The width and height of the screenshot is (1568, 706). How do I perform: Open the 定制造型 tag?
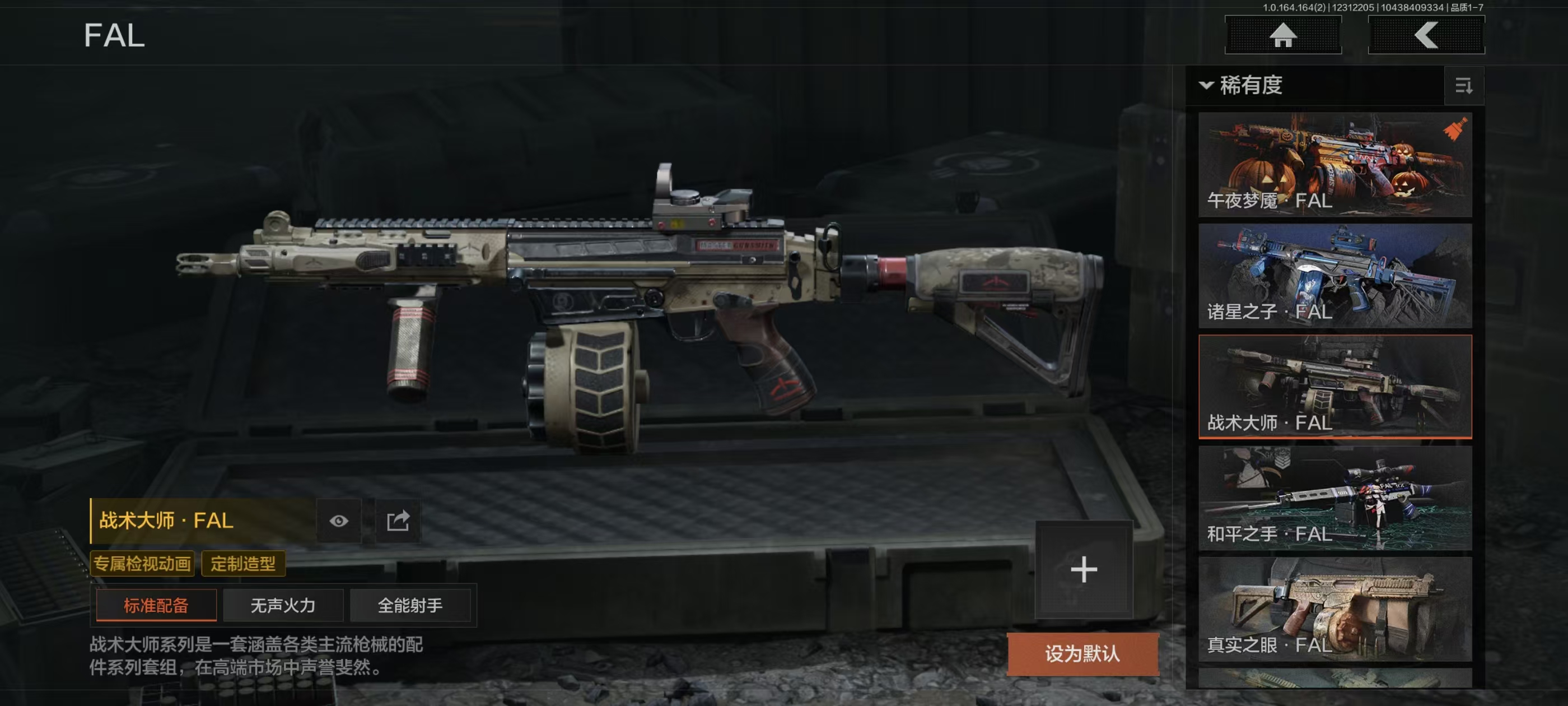click(x=243, y=564)
